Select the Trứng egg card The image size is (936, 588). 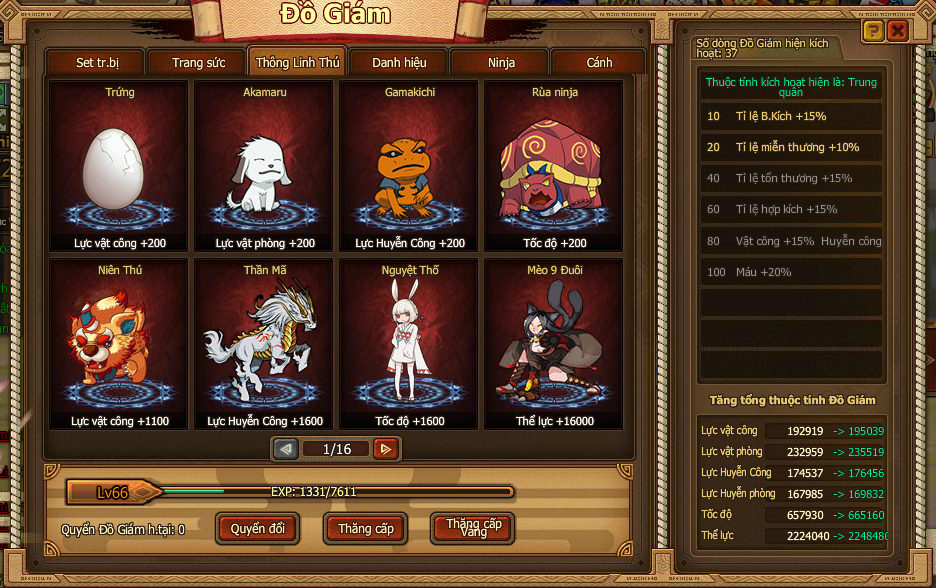point(119,167)
